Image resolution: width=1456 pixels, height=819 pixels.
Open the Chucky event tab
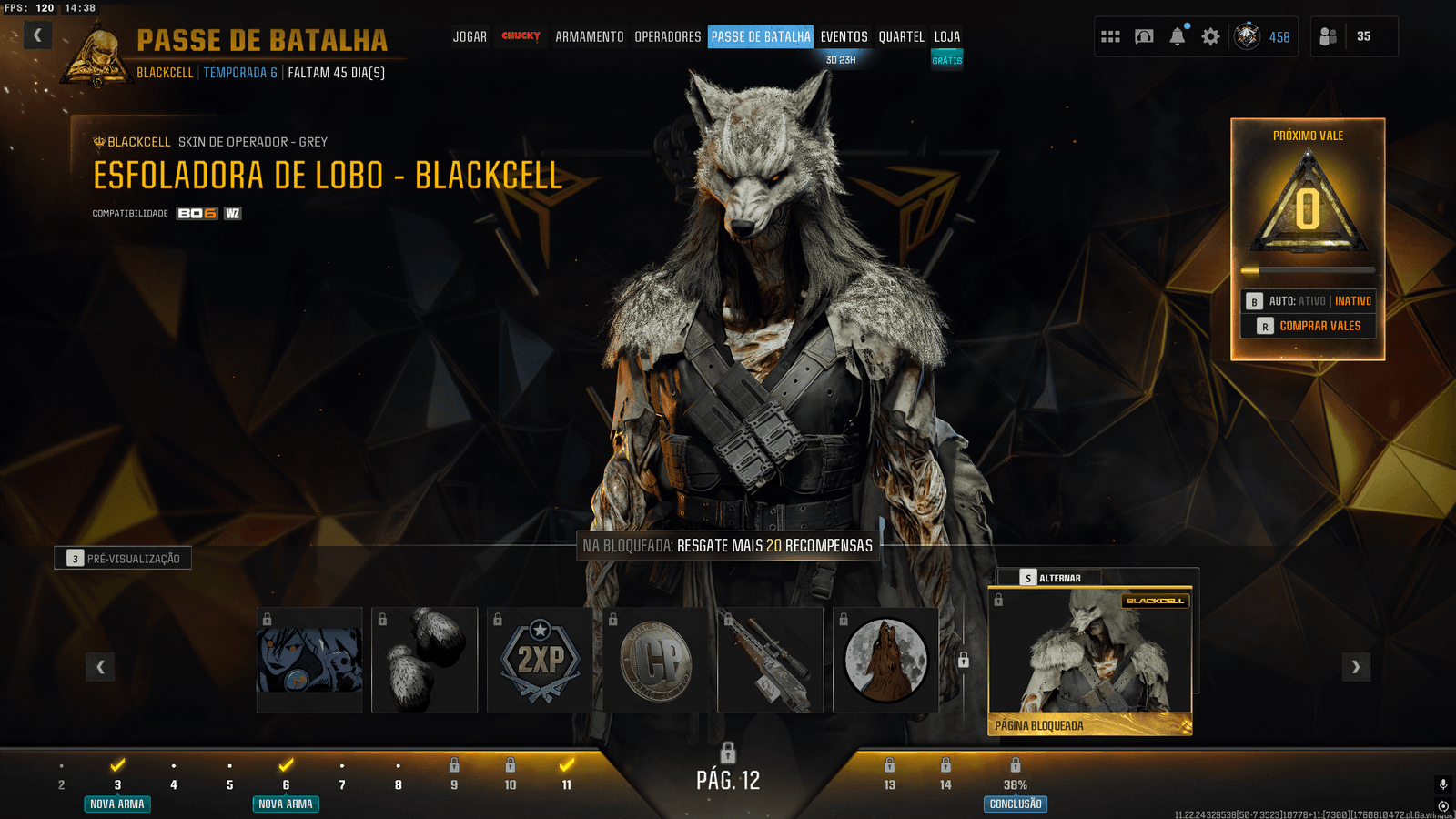tap(521, 36)
